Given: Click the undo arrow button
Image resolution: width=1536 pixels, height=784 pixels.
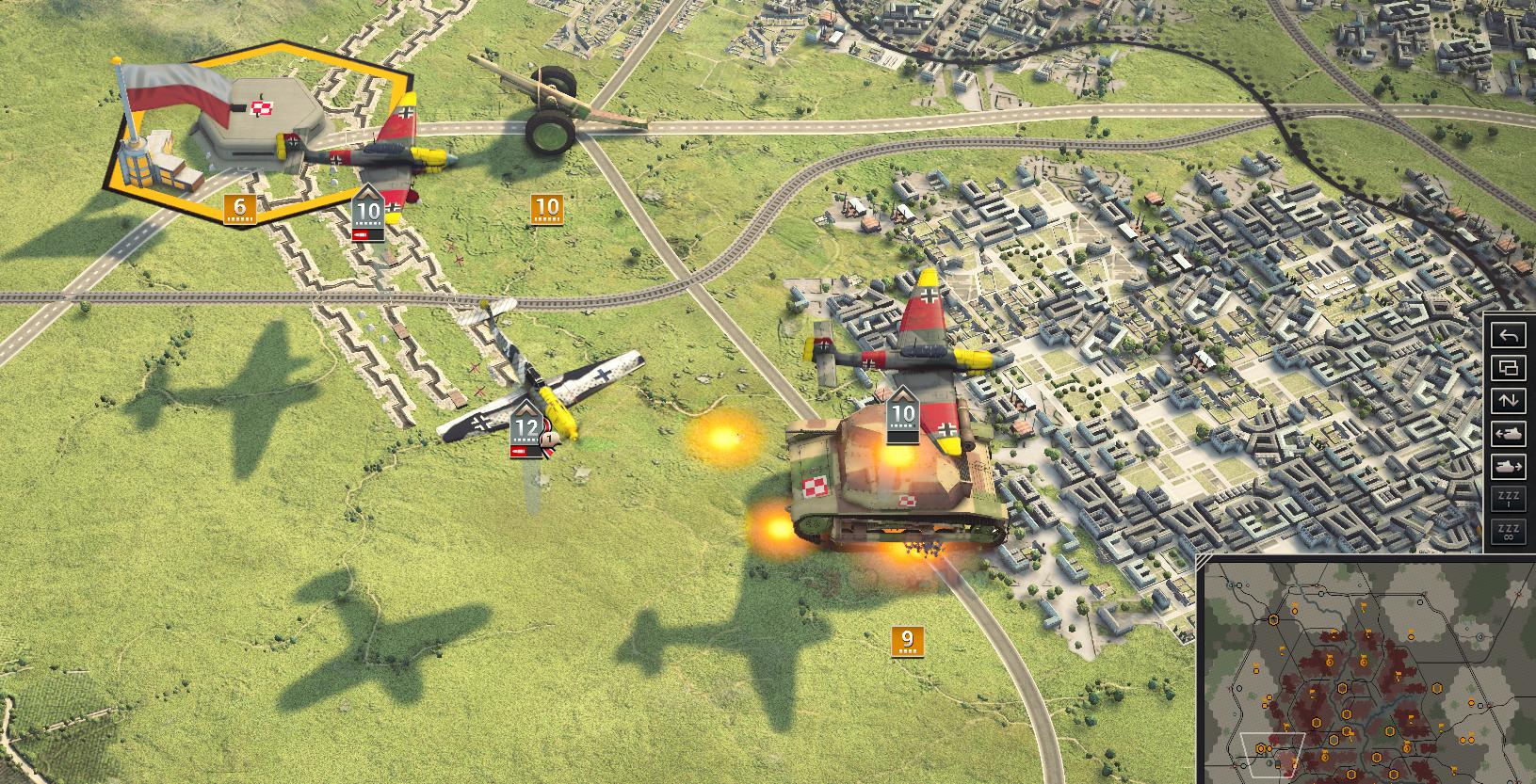Looking at the screenshot, I should click(1510, 335).
